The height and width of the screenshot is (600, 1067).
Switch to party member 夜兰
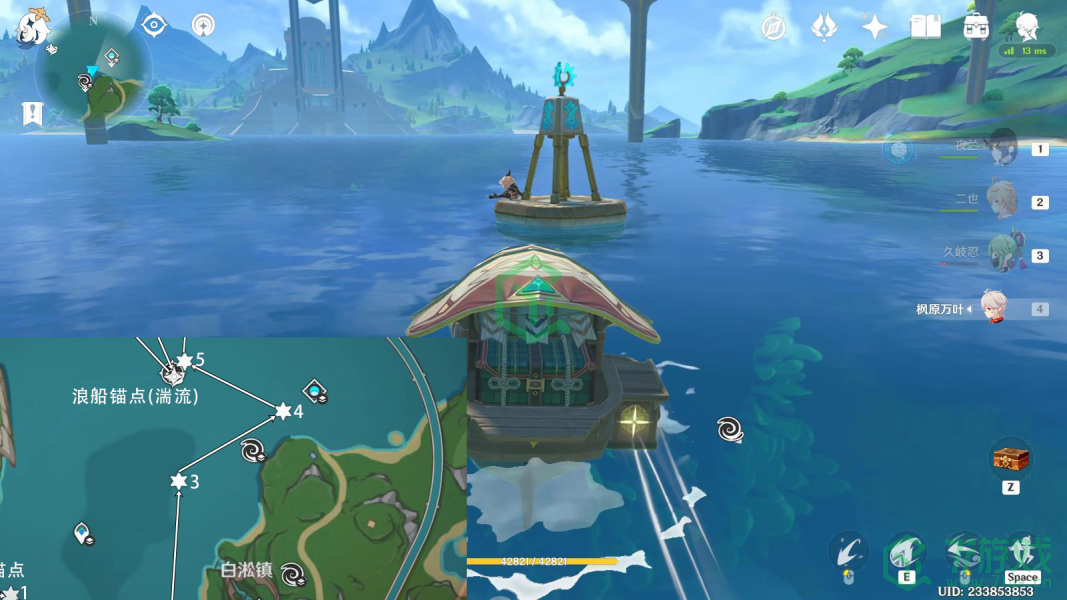(x=1001, y=148)
